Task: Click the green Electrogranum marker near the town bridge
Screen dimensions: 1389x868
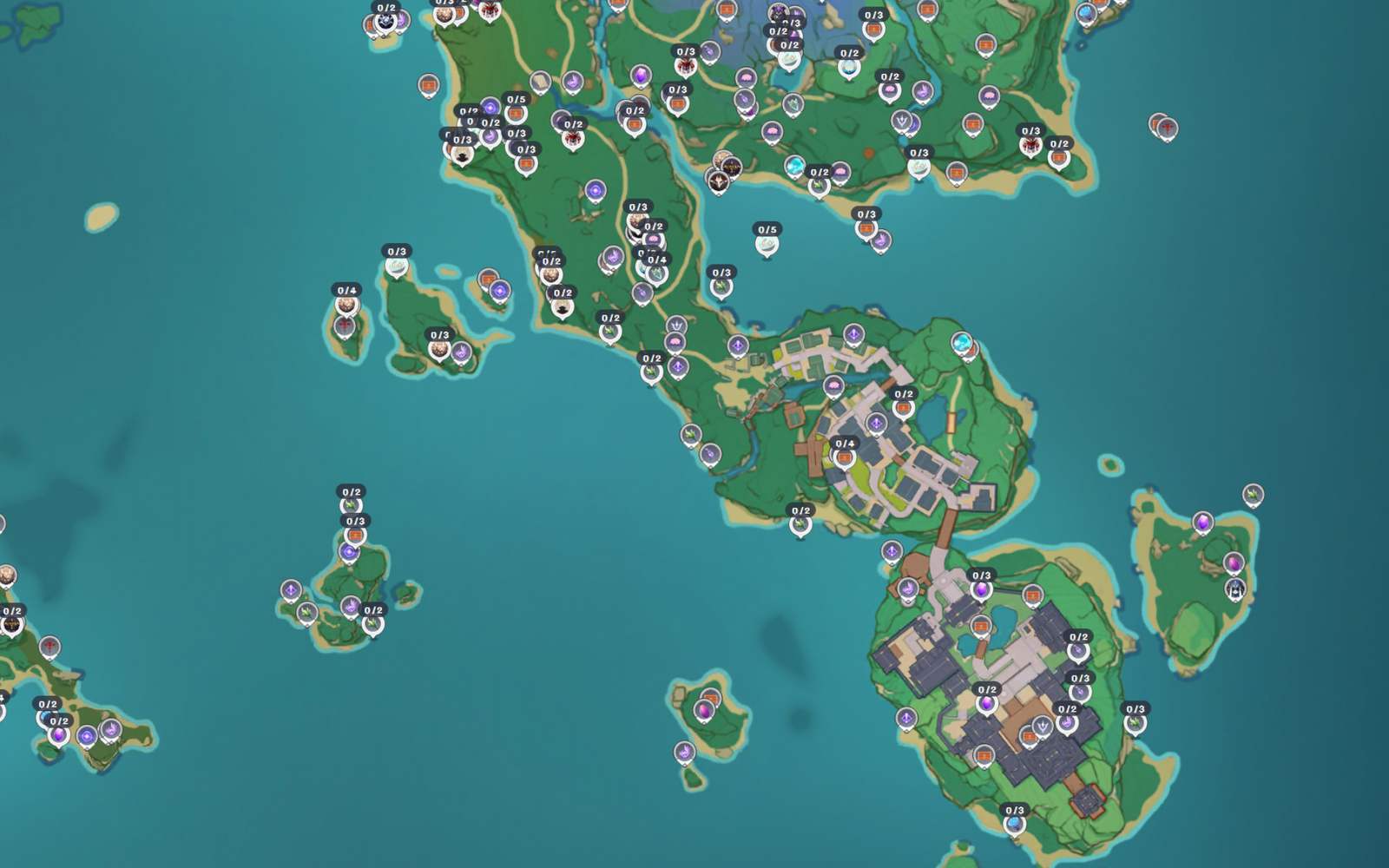Action: point(799,523)
